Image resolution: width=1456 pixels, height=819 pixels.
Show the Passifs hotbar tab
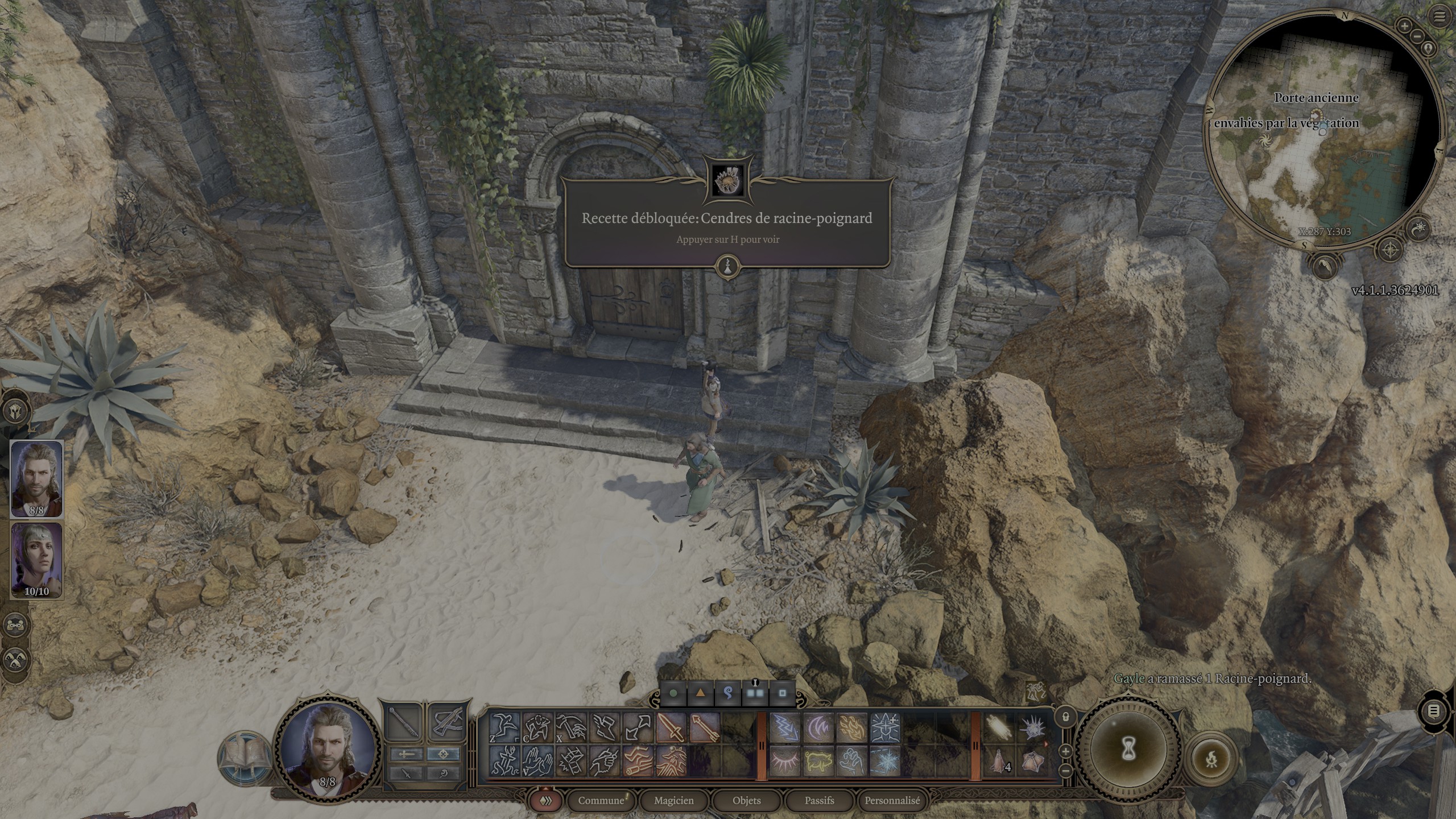pyautogui.click(x=819, y=800)
